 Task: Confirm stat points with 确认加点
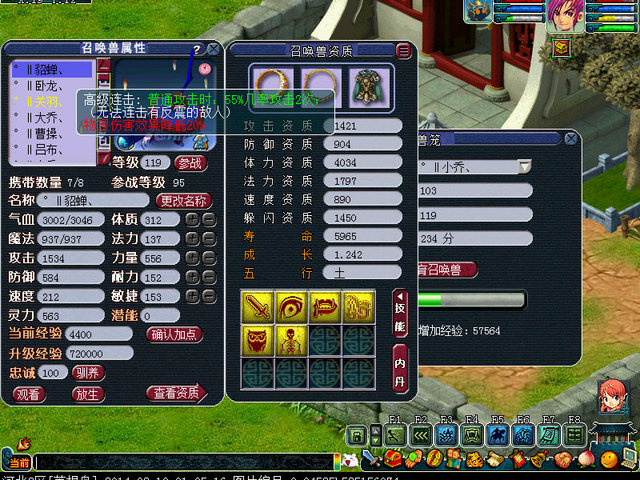[176, 334]
